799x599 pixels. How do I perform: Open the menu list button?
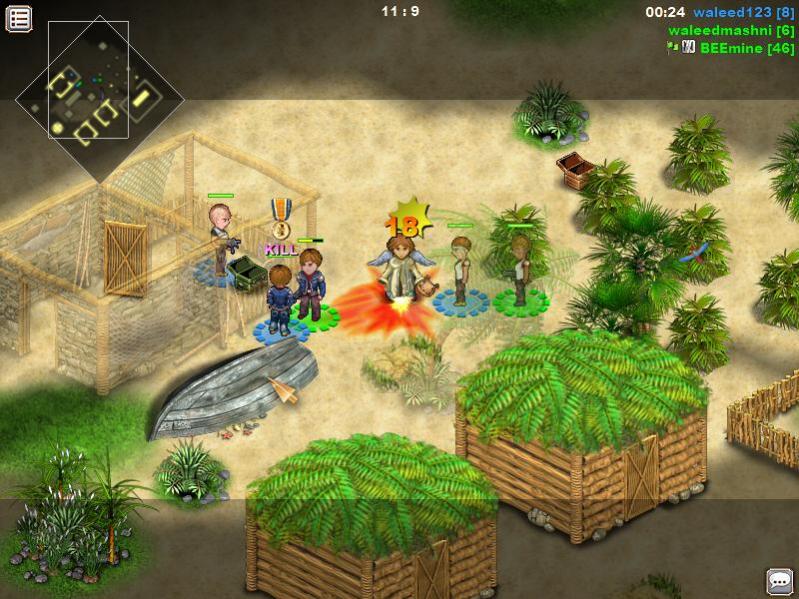19,18
